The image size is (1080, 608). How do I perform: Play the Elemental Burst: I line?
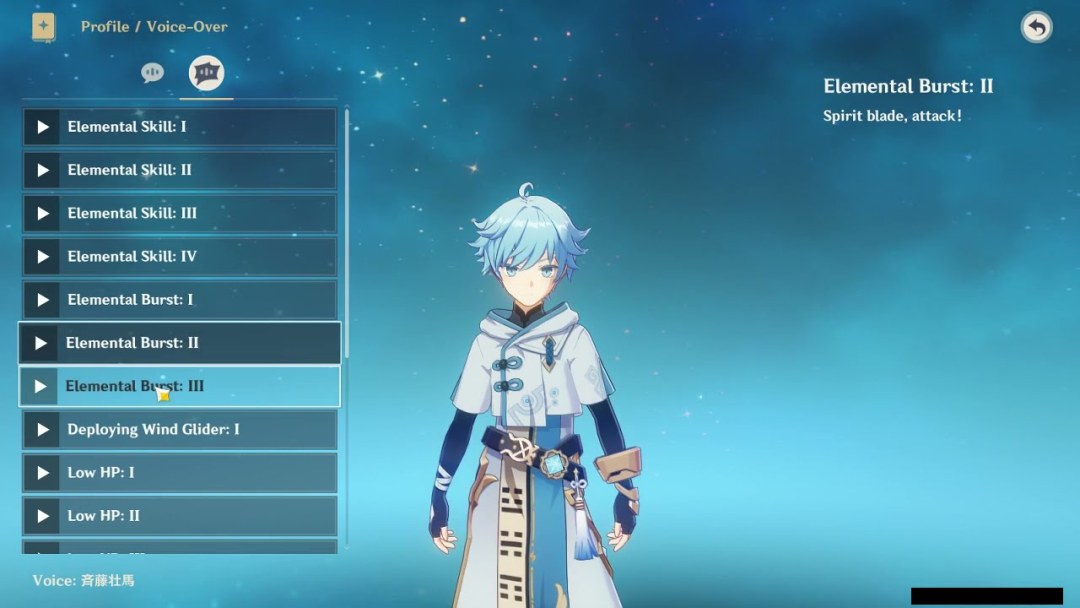point(42,300)
